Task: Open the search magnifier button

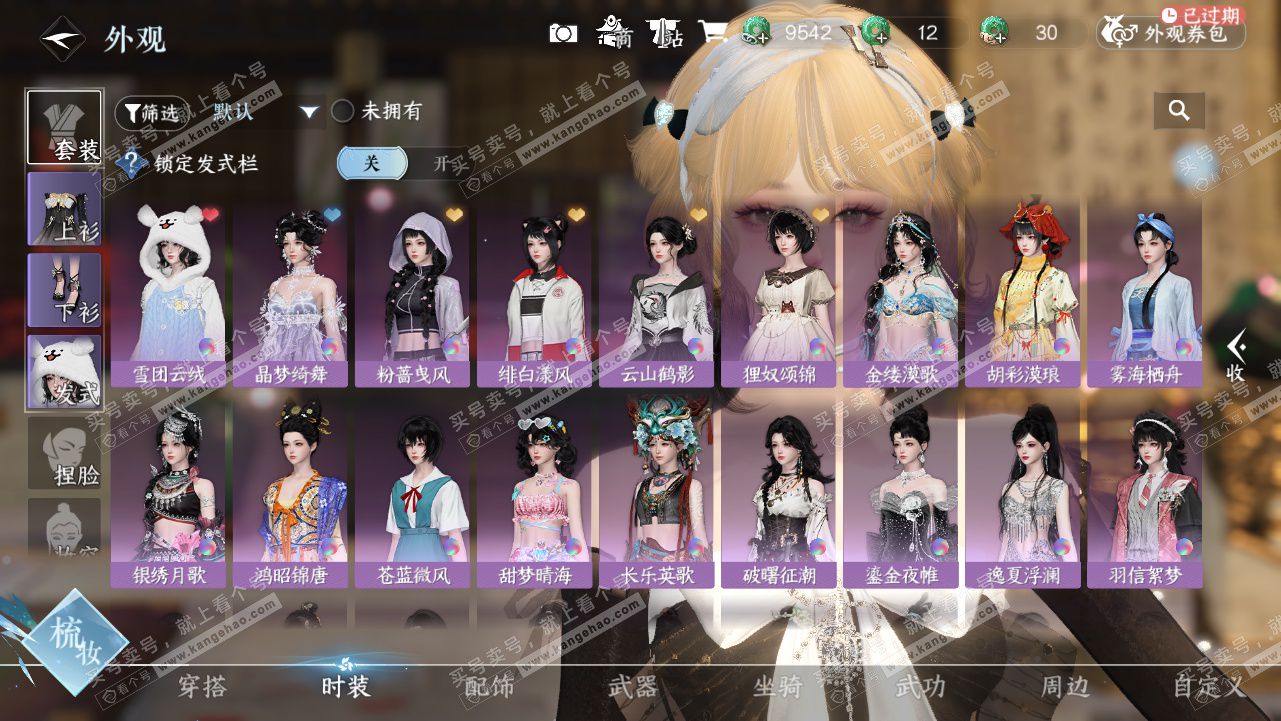Action: (1179, 111)
